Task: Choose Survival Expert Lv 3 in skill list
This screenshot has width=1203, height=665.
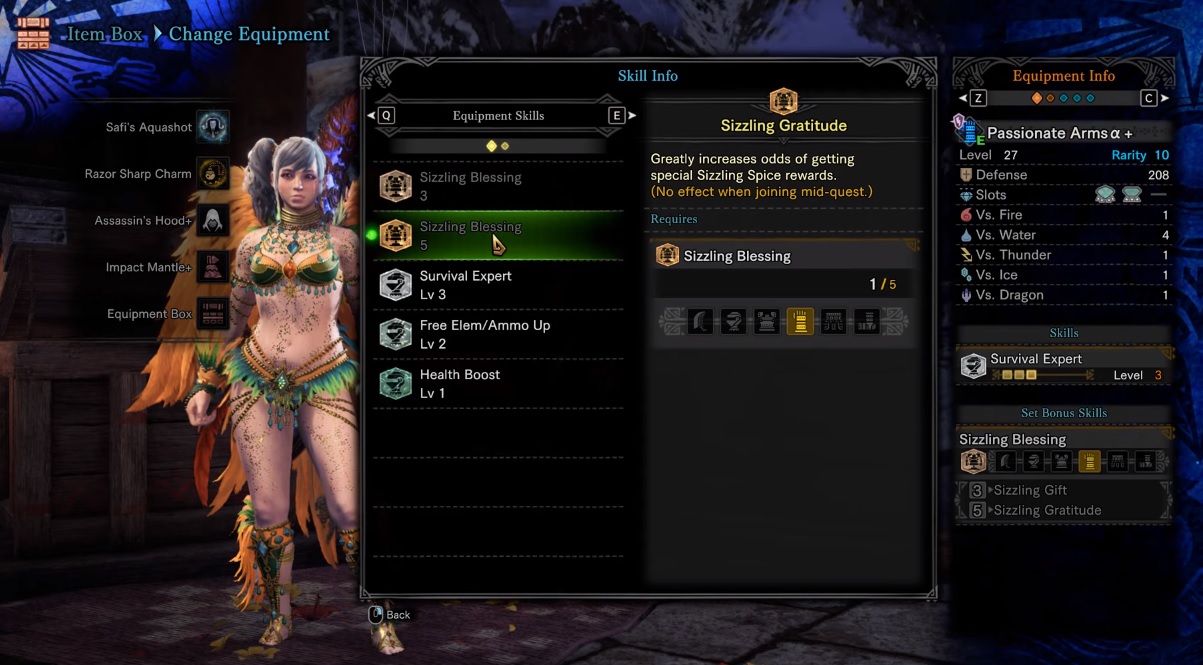Action: pyautogui.click(x=498, y=285)
